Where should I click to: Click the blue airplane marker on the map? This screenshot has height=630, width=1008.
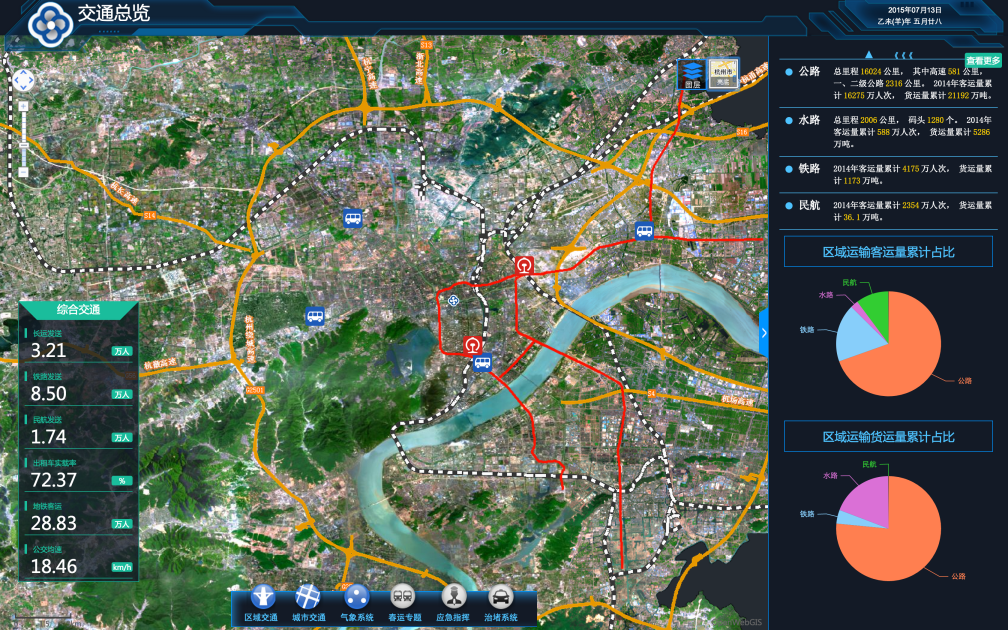(x=455, y=300)
